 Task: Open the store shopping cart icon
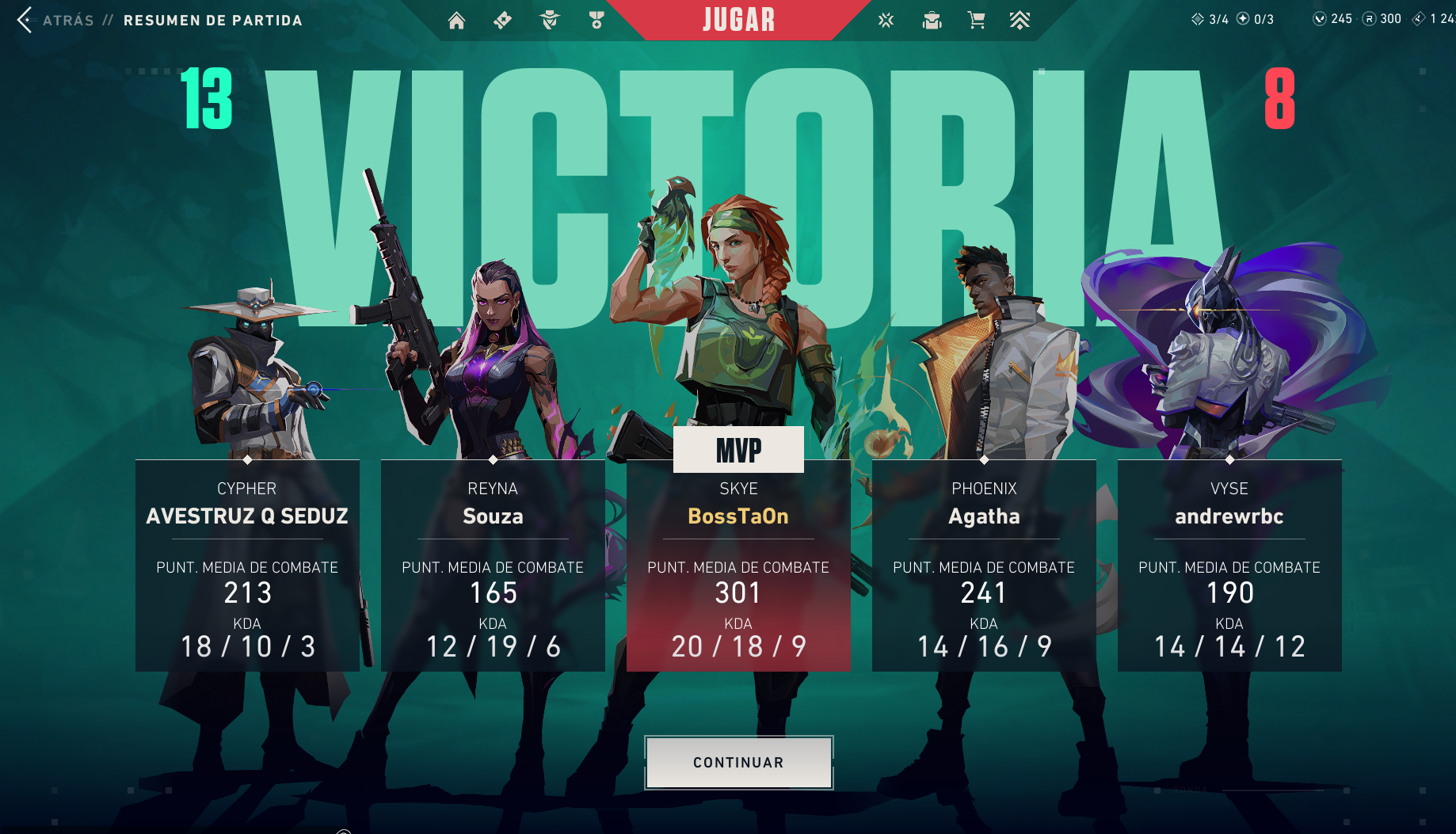[977, 21]
